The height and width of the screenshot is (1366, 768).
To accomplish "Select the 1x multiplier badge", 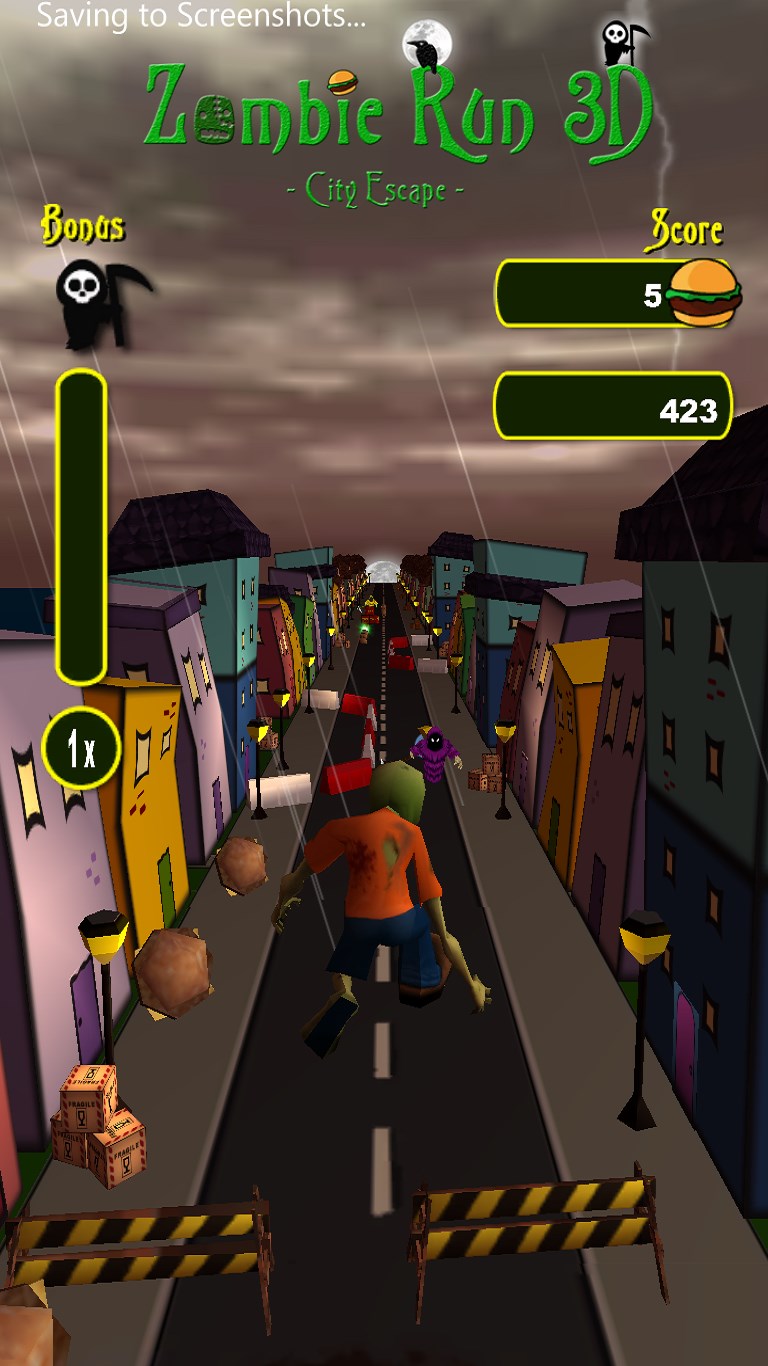I will pyautogui.click(x=82, y=748).
